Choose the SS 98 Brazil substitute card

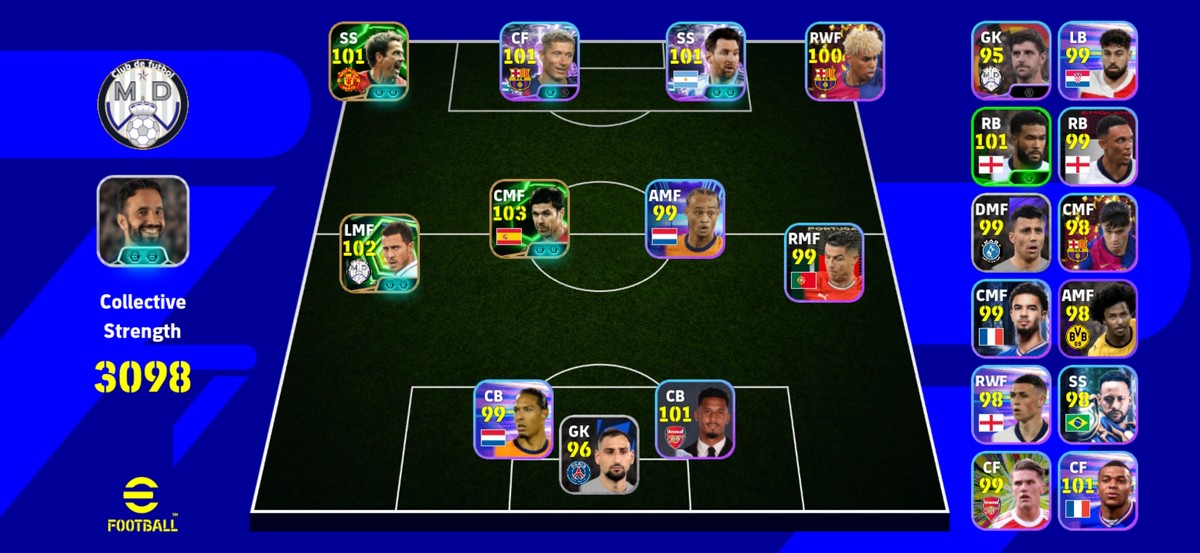click(x=1098, y=405)
